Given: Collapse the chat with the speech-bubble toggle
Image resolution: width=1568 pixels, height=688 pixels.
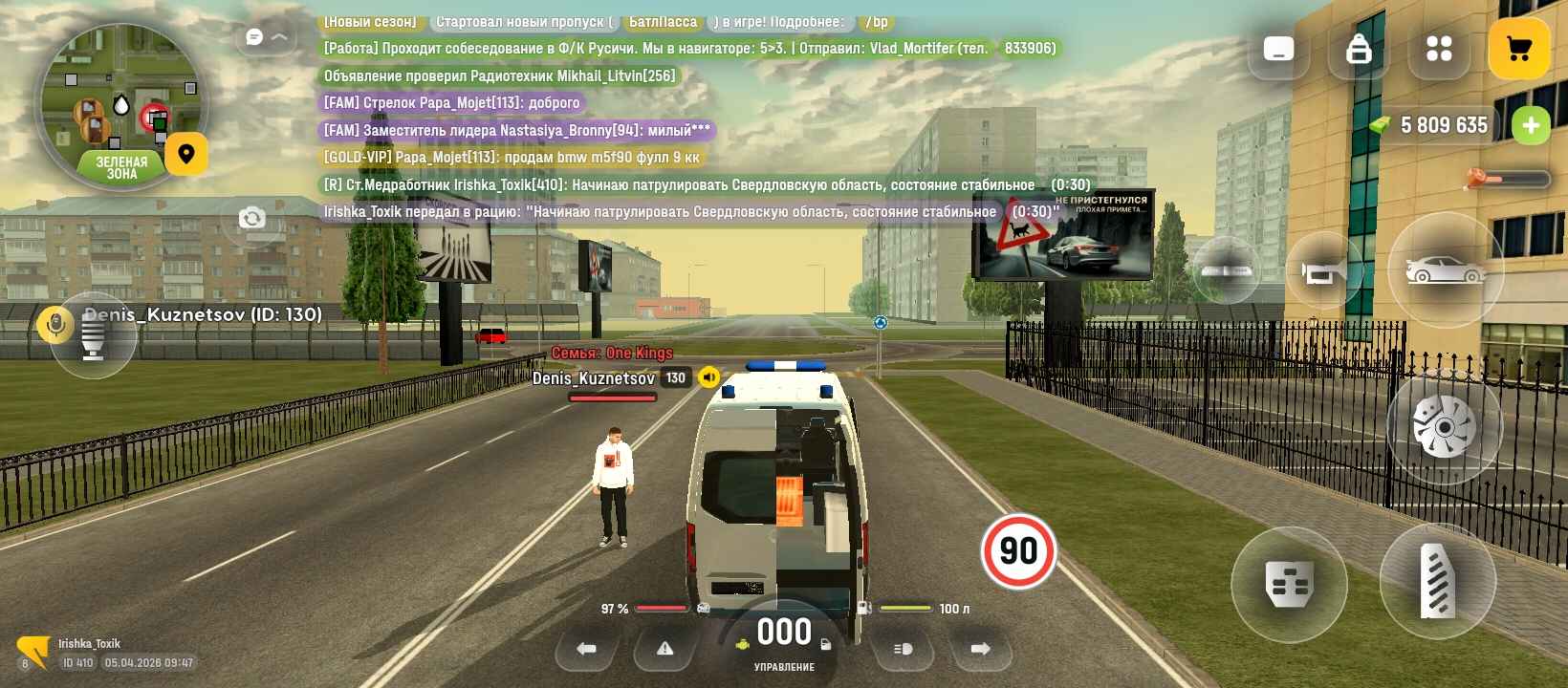Looking at the screenshot, I should tap(266, 37).
